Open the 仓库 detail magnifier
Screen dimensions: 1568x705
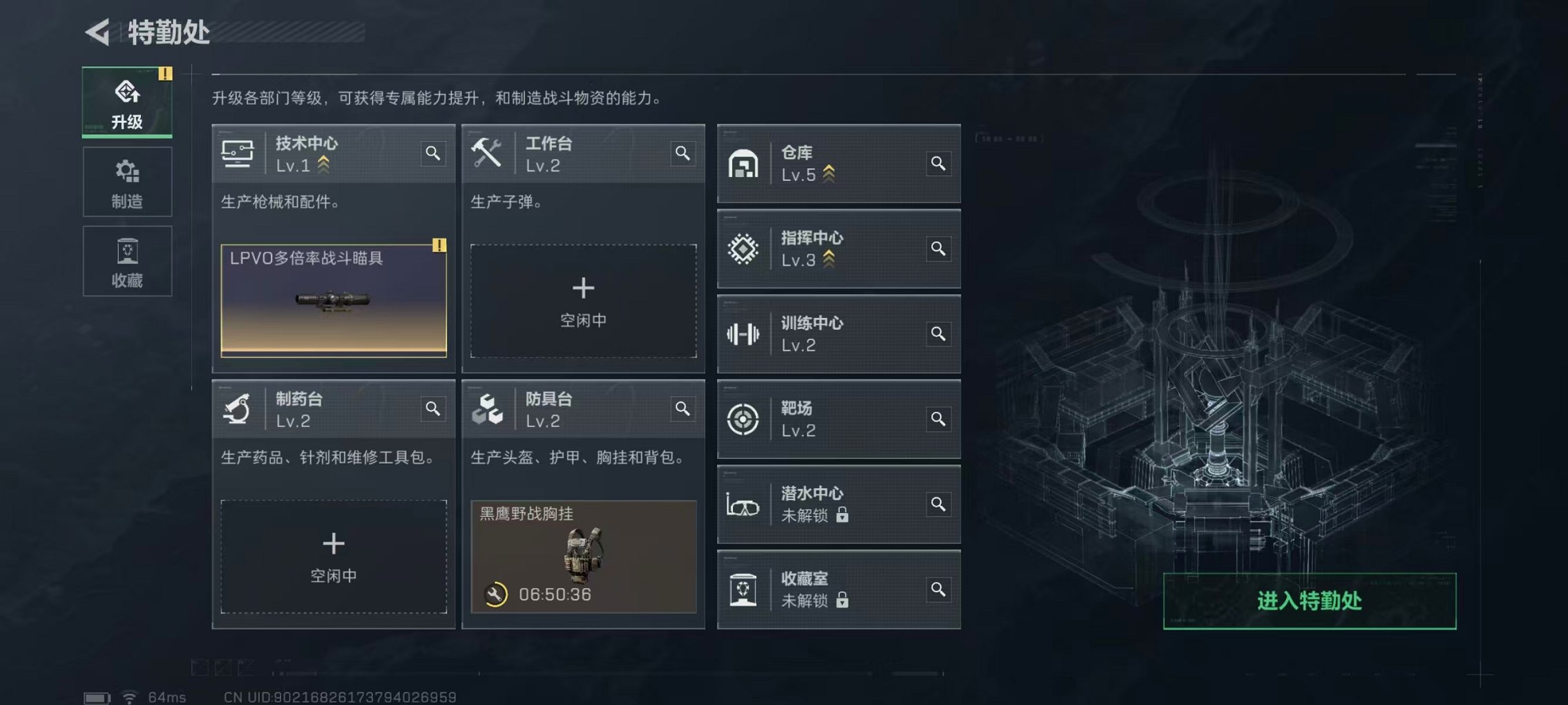click(938, 164)
